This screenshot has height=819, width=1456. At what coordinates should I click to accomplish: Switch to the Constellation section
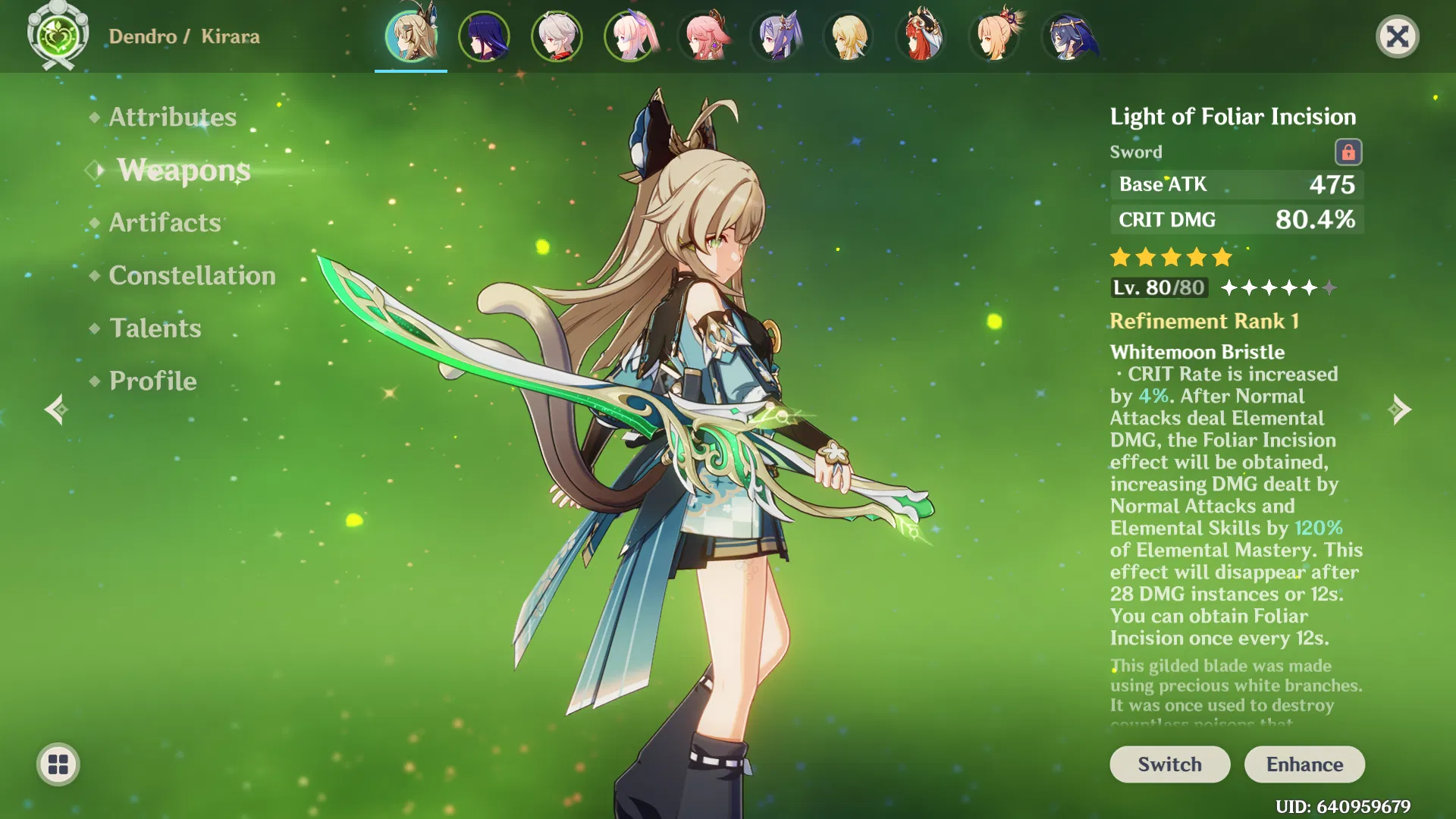tap(191, 275)
